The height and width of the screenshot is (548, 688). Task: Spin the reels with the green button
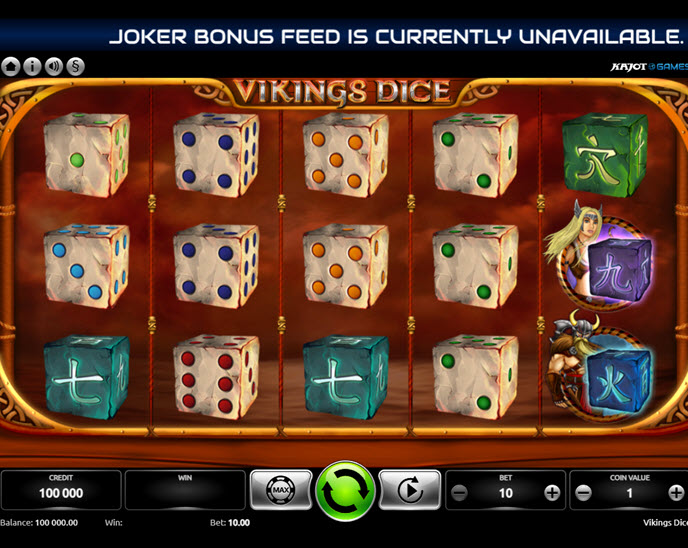[x=345, y=491]
